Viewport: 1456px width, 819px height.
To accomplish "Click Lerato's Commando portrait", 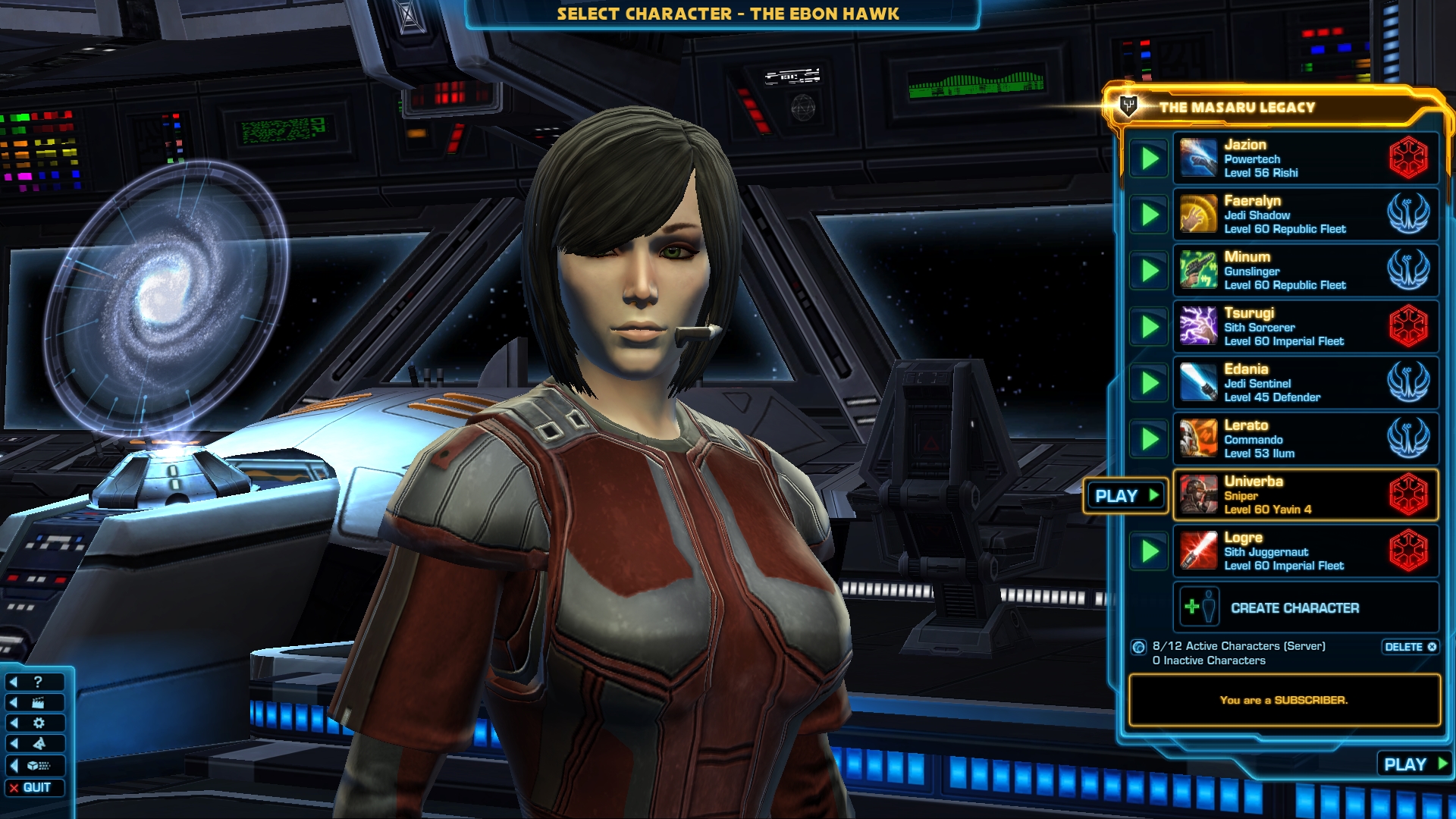I will click(1200, 438).
